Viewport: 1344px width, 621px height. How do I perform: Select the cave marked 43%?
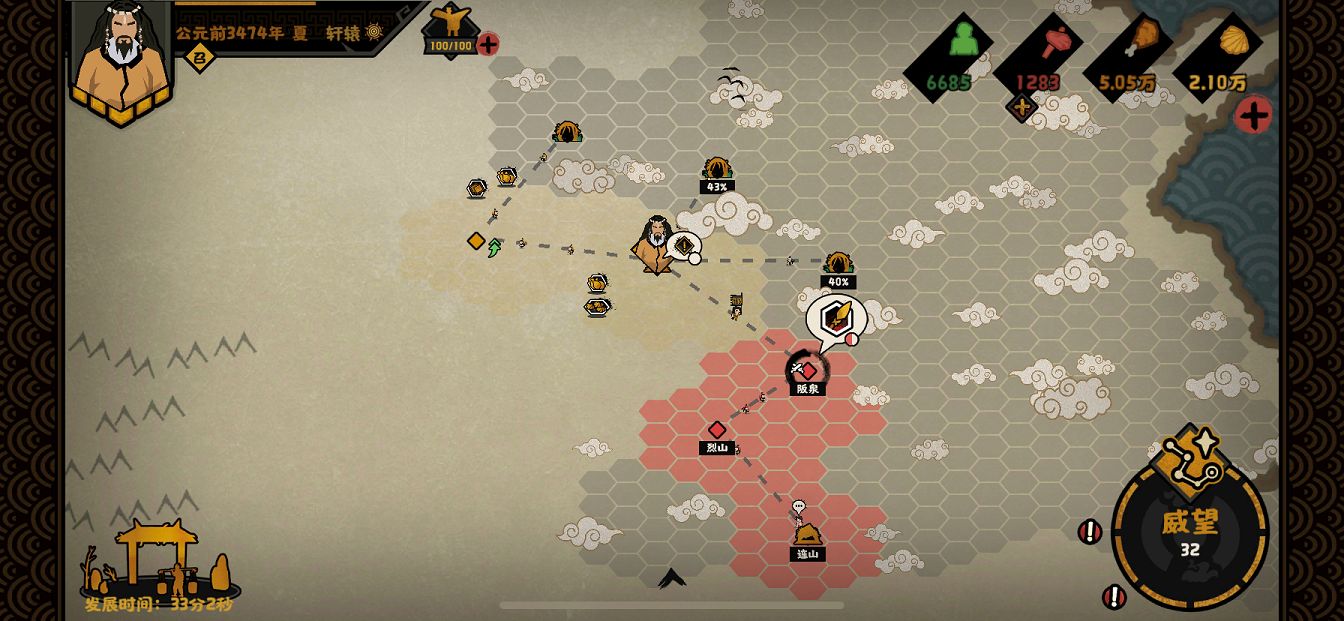716,169
